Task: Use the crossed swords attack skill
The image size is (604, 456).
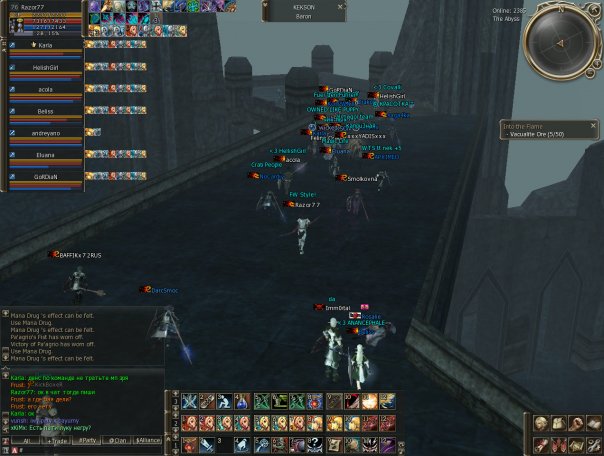Action: 189,401
